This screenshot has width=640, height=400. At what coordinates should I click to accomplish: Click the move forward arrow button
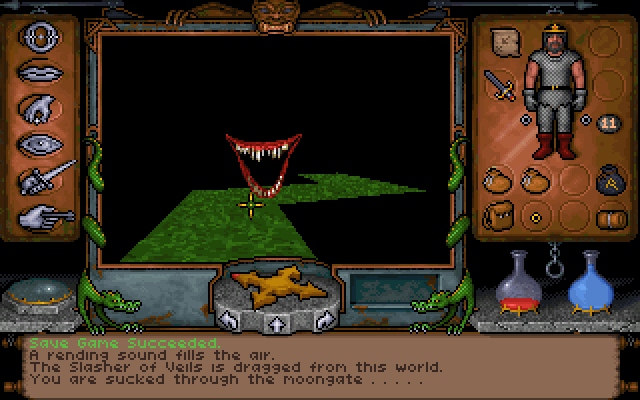[x=275, y=322]
